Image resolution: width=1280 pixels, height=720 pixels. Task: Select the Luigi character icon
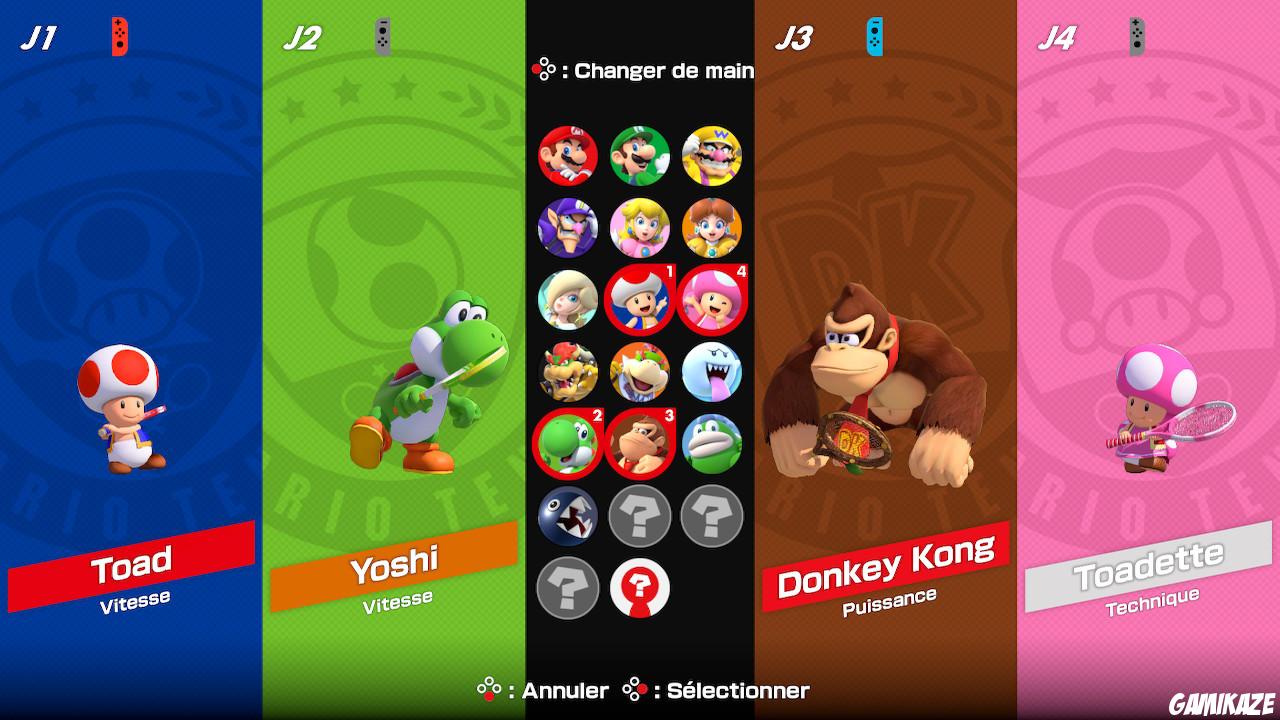click(x=640, y=156)
